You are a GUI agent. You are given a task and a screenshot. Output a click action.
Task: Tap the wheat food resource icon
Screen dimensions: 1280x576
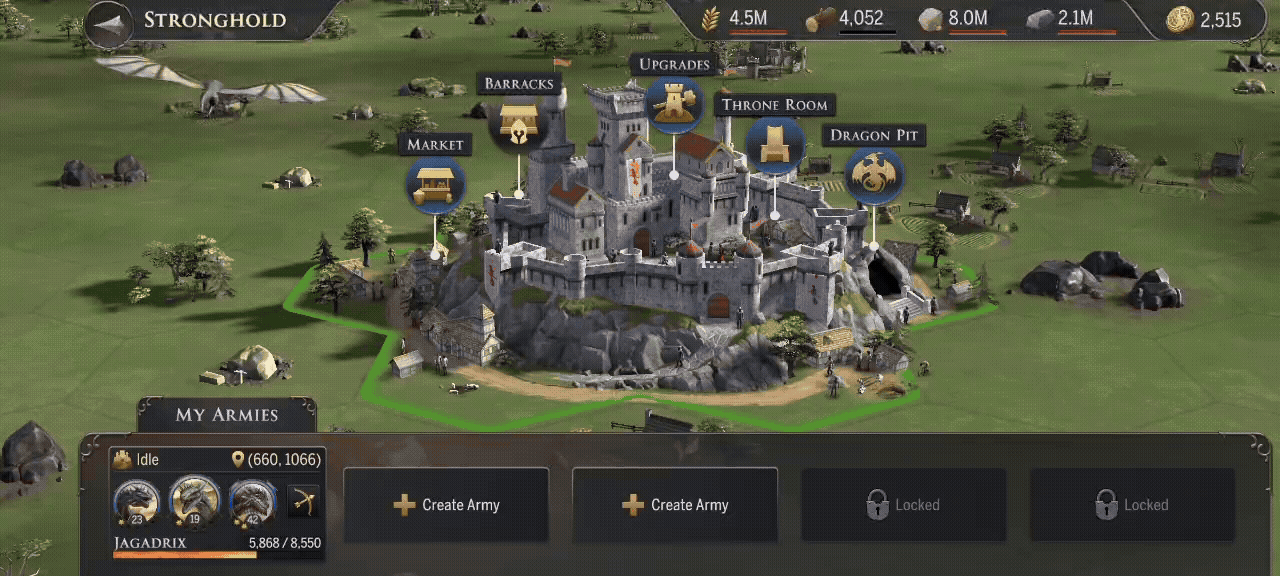(712, 19)
